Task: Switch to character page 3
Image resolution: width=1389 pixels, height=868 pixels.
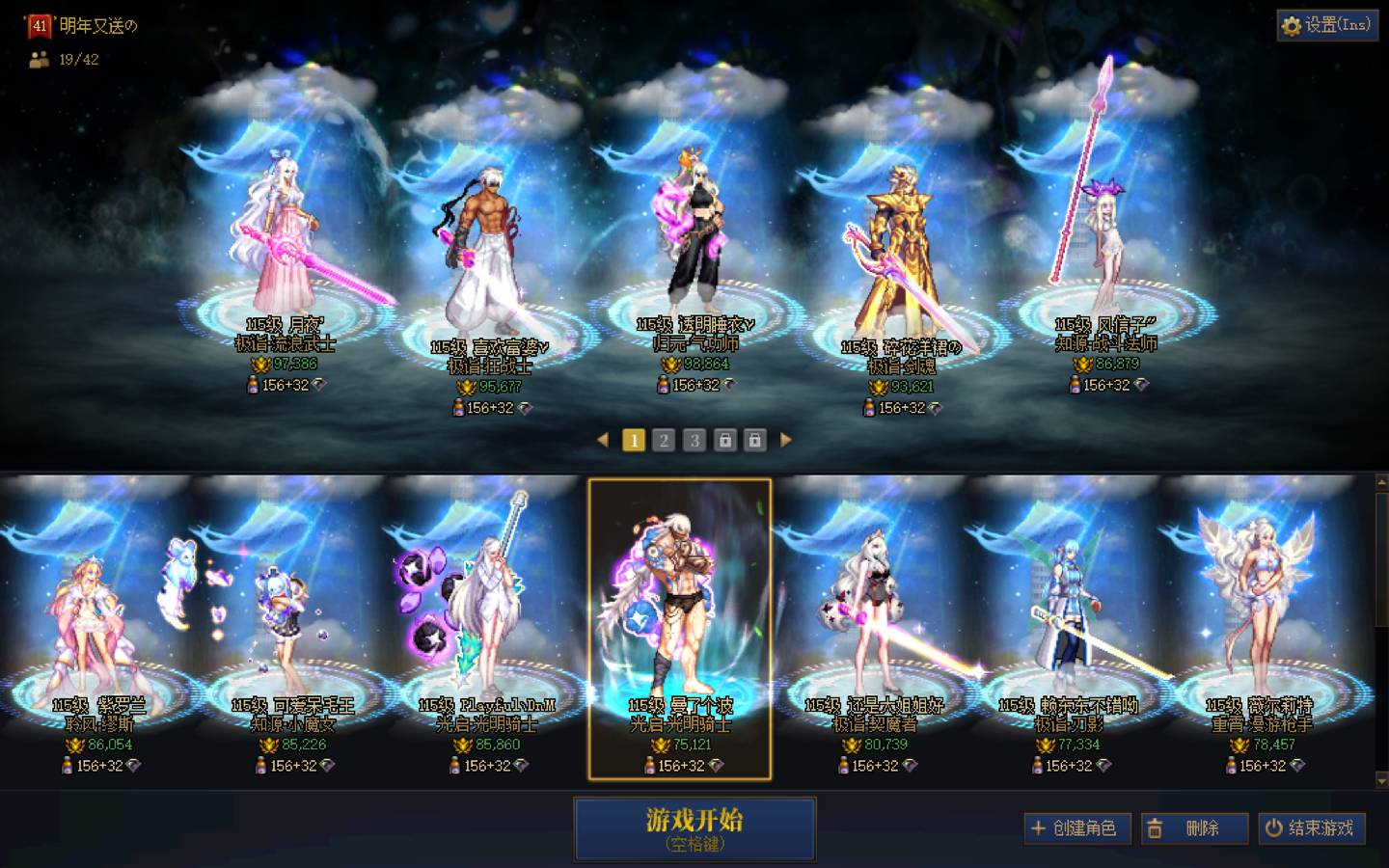Action: pos(694,440)
